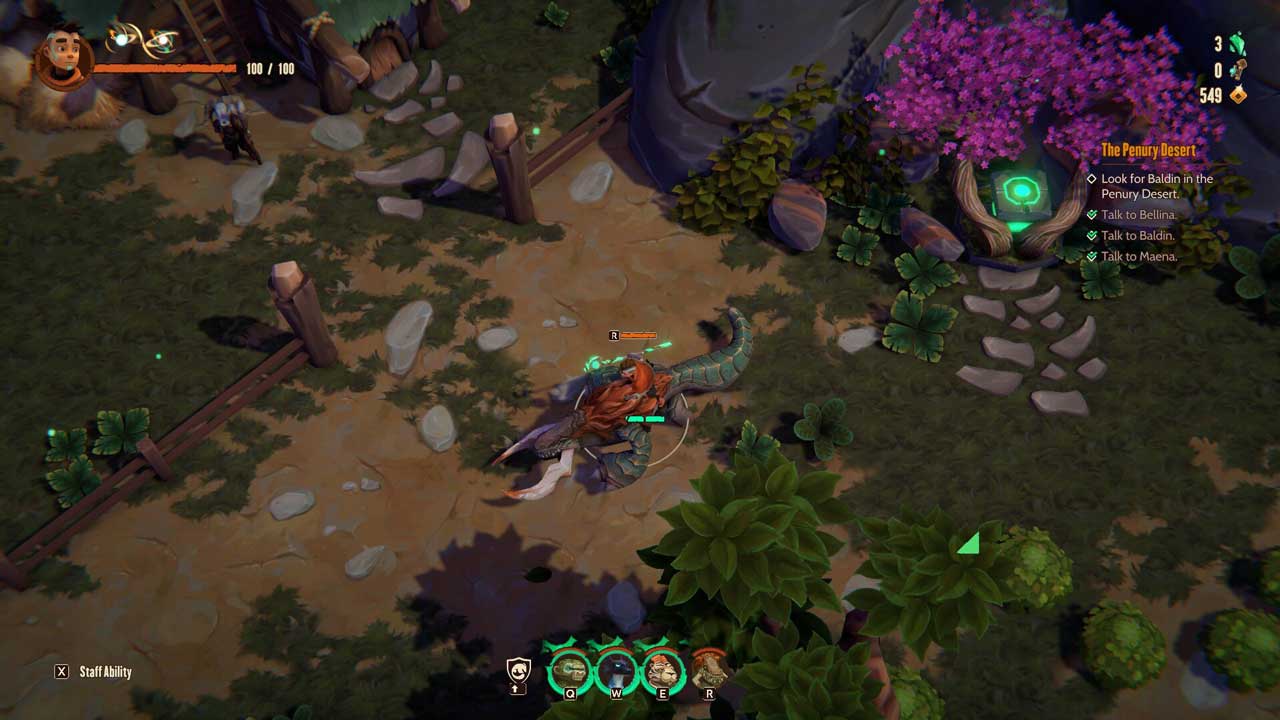Select the red-maned creature portrait
This screenshot has height=720, width=1280.
(709, 668)
